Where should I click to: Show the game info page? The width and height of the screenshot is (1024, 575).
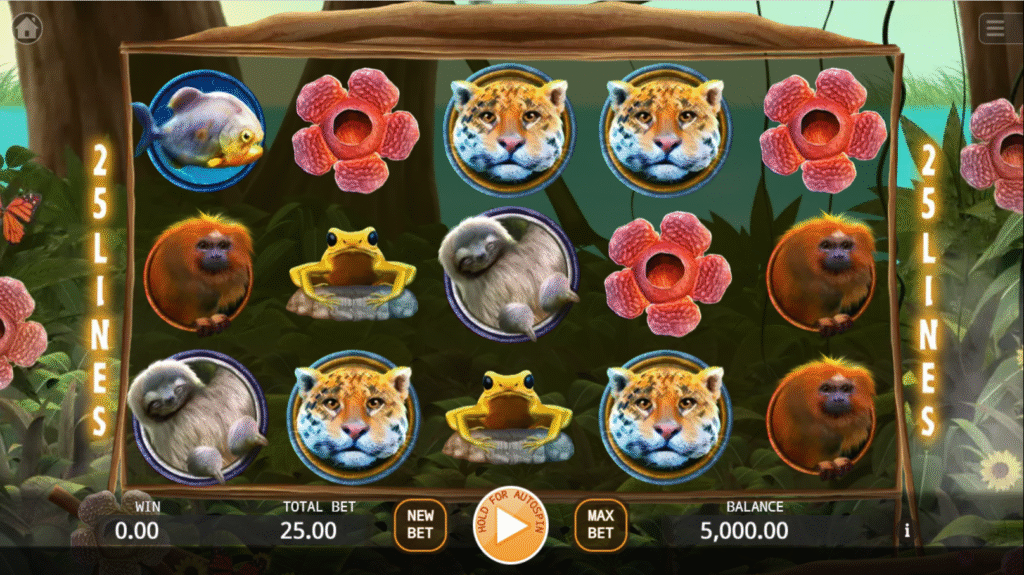click(x=907, y=531)
